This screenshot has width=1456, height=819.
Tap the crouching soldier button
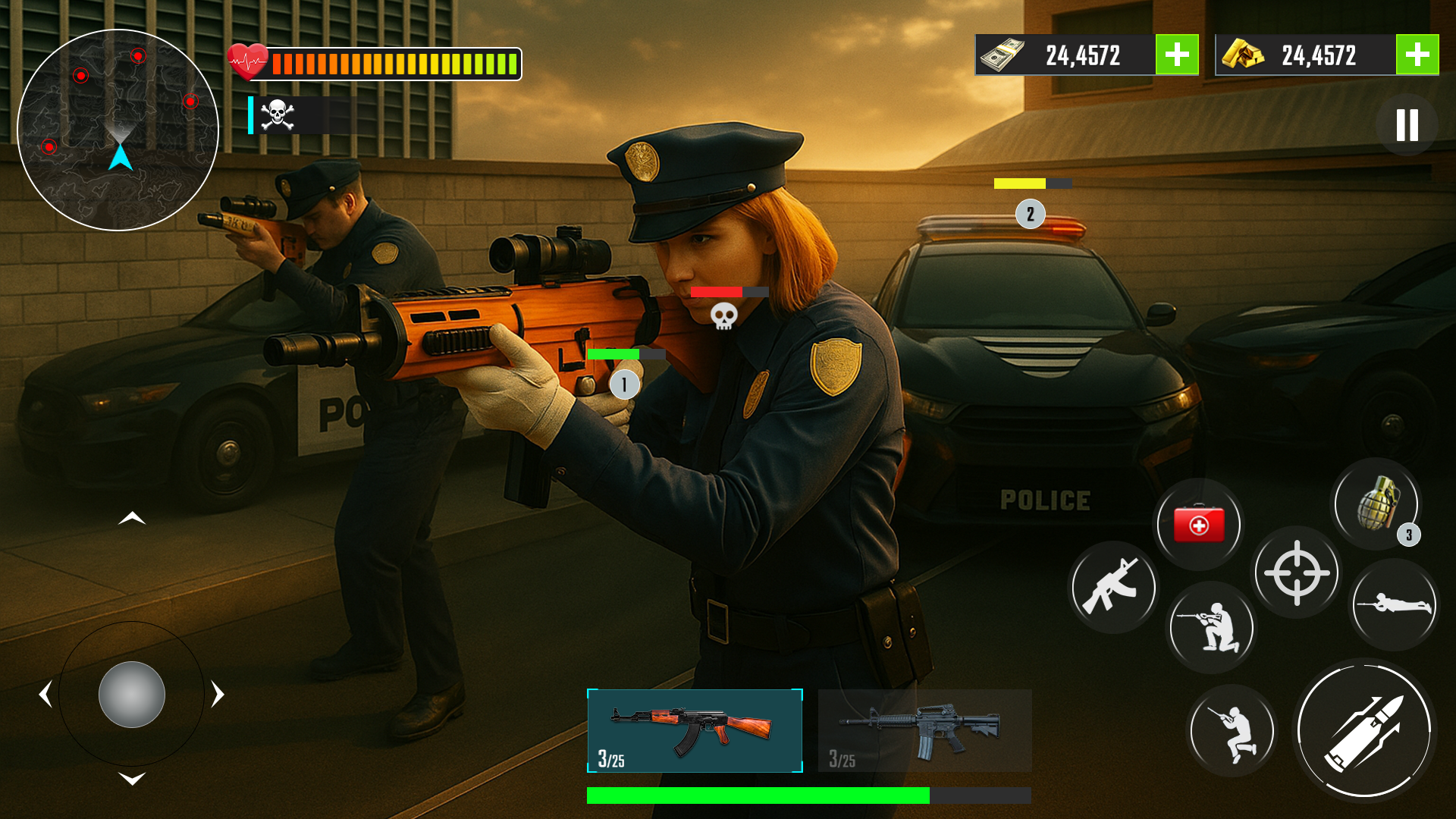coord(1232,731)
